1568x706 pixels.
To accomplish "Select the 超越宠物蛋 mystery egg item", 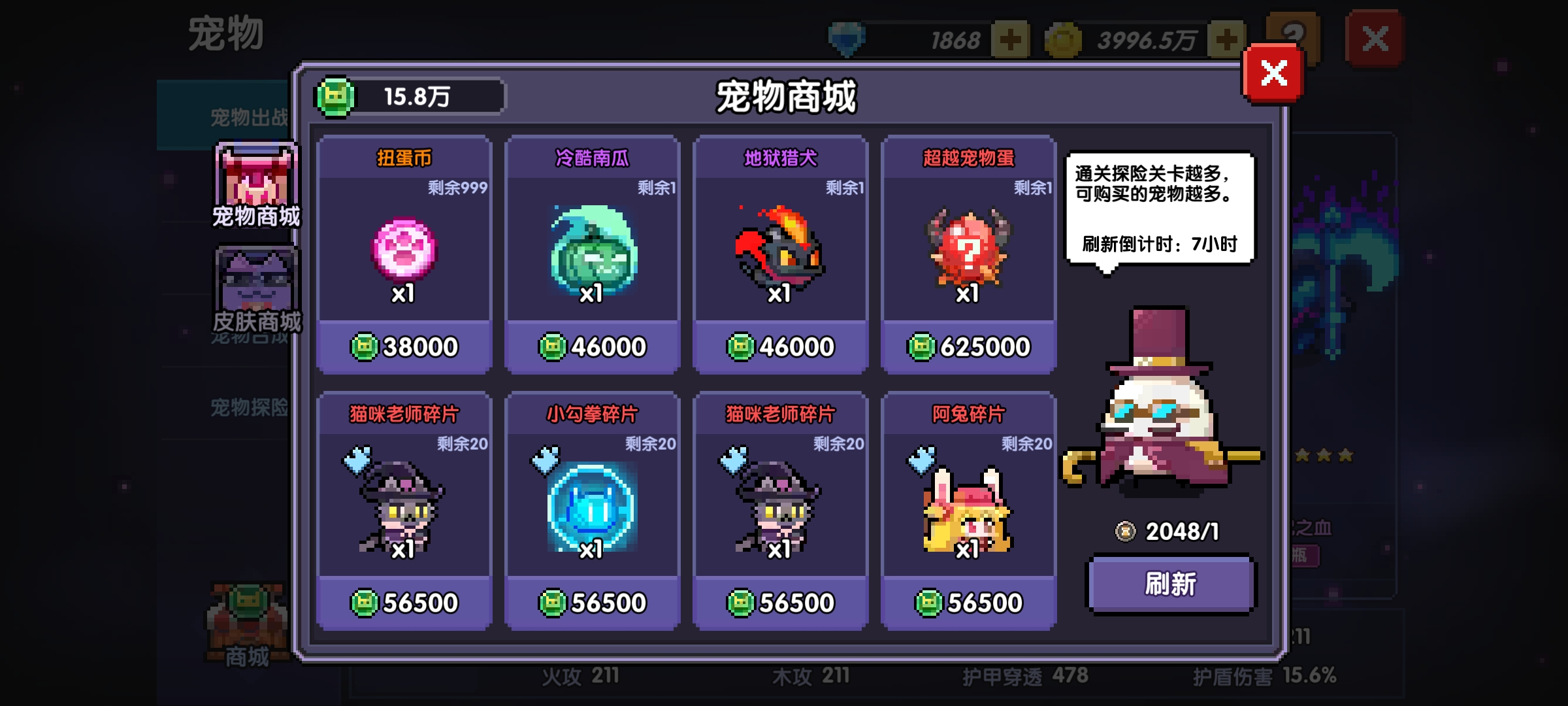I will [x=968, y=255].
